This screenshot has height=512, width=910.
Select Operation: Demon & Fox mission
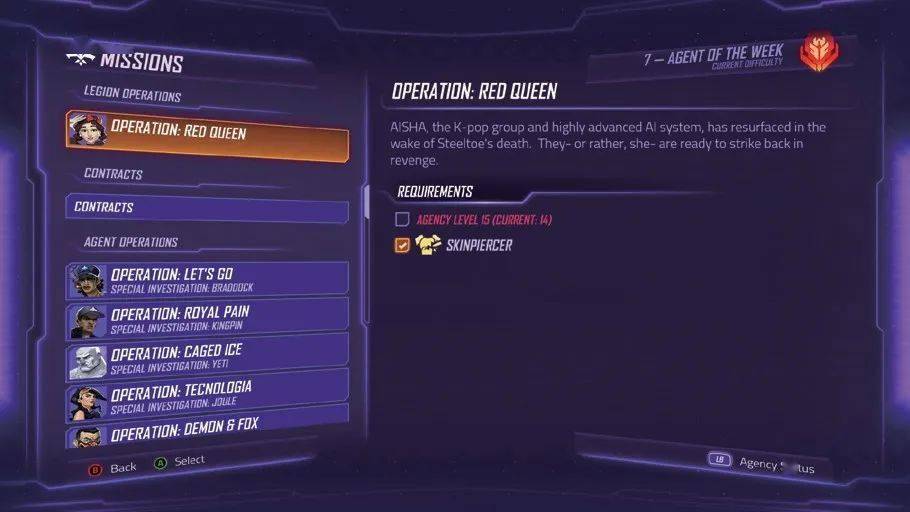tap(208, 427)
